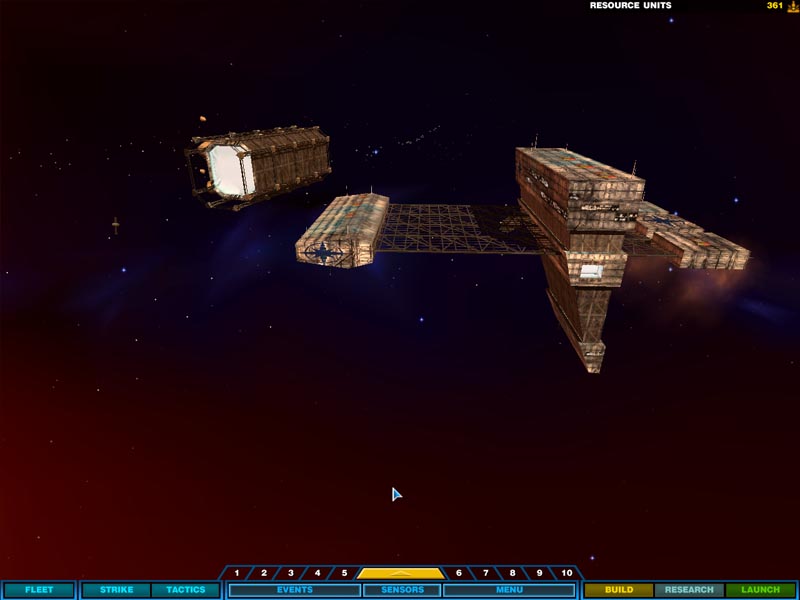
Task: Open the Research manager
Action: point(689,590)
